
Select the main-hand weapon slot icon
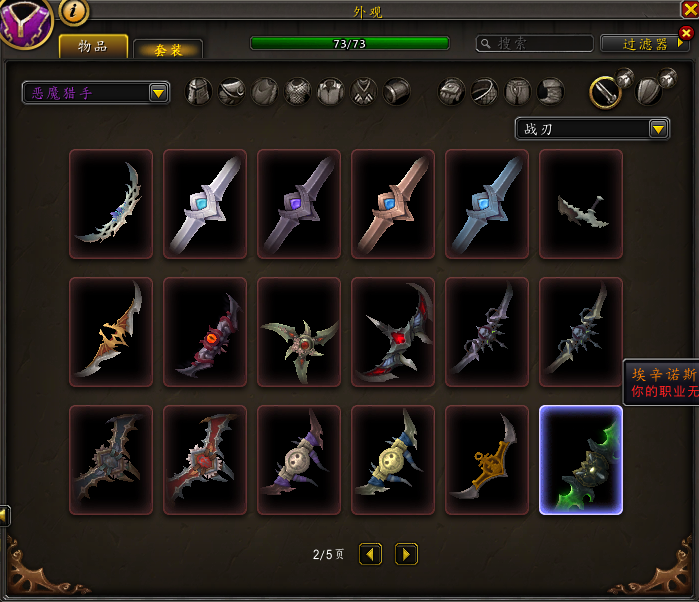pyautogui.click(x=604, y=92)
